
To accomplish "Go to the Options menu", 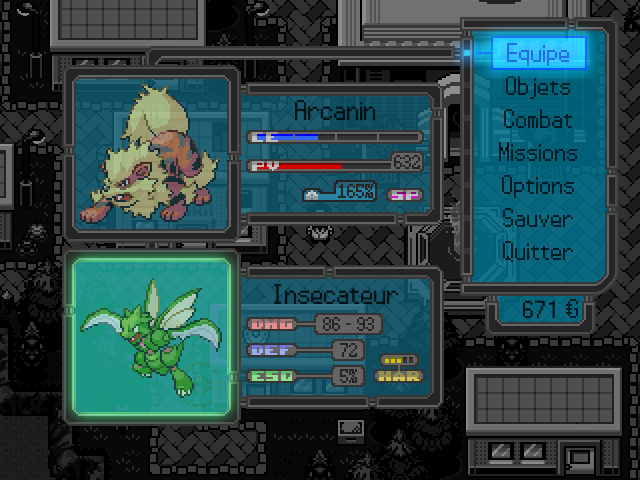I will click(x=538, y=186).
